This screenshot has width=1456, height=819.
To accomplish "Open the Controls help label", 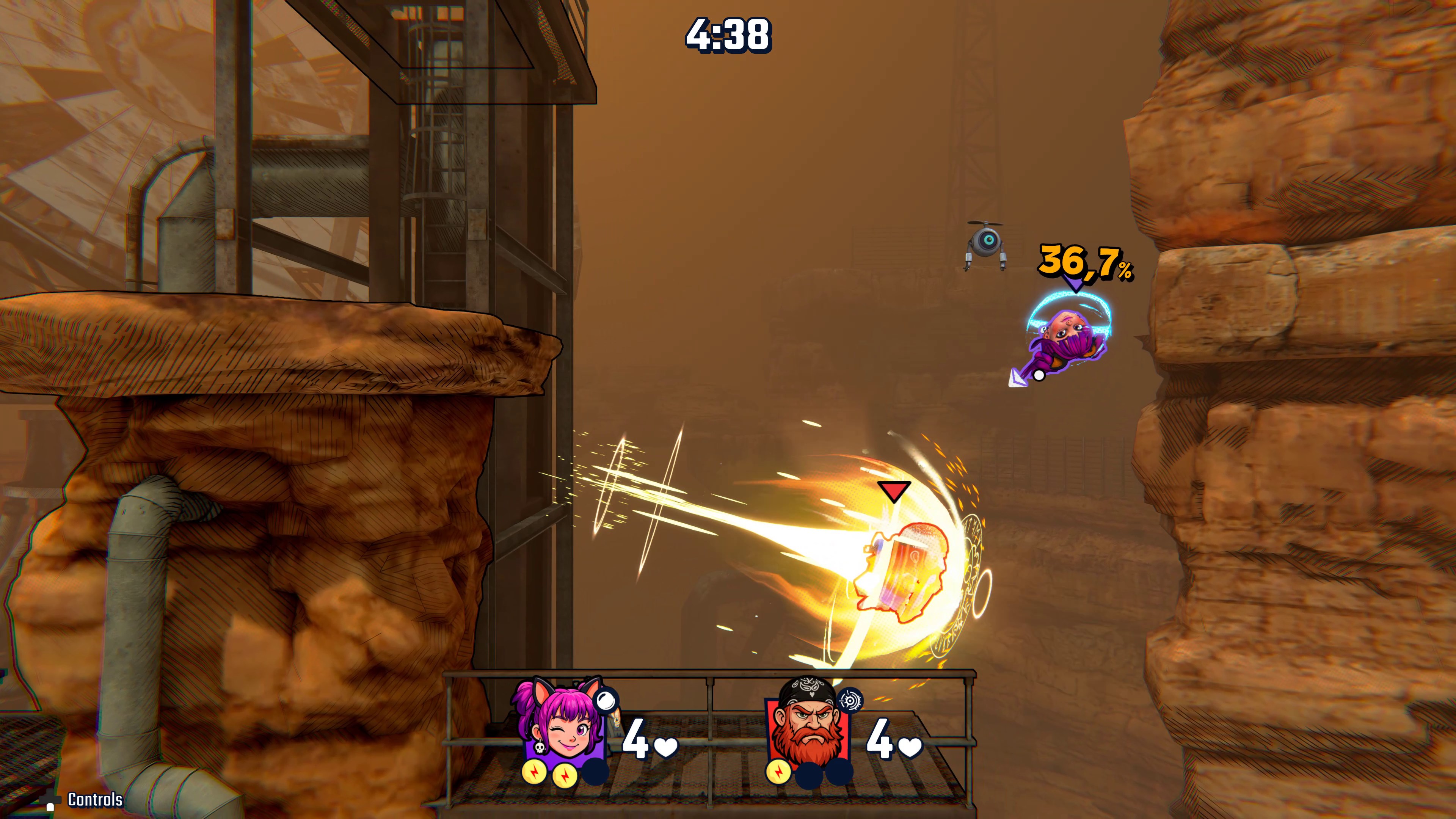I will click(x=94, y=800).
